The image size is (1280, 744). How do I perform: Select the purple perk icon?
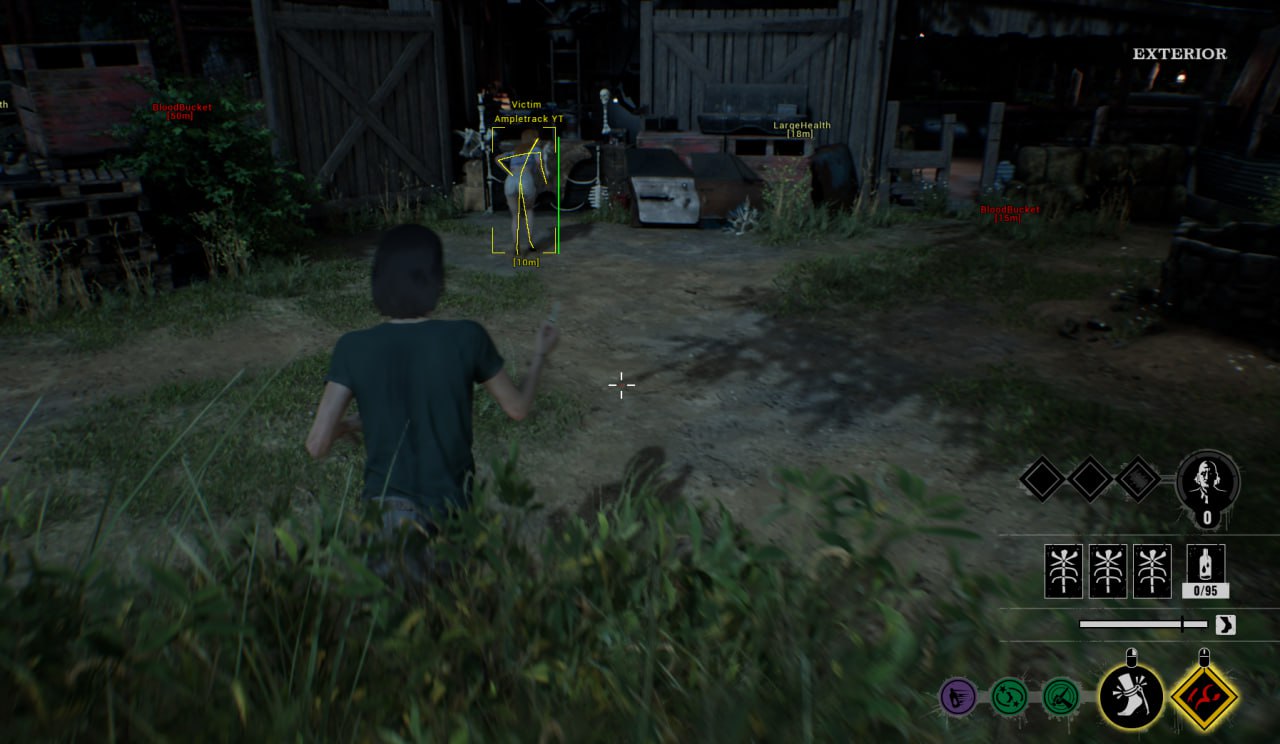958,696
